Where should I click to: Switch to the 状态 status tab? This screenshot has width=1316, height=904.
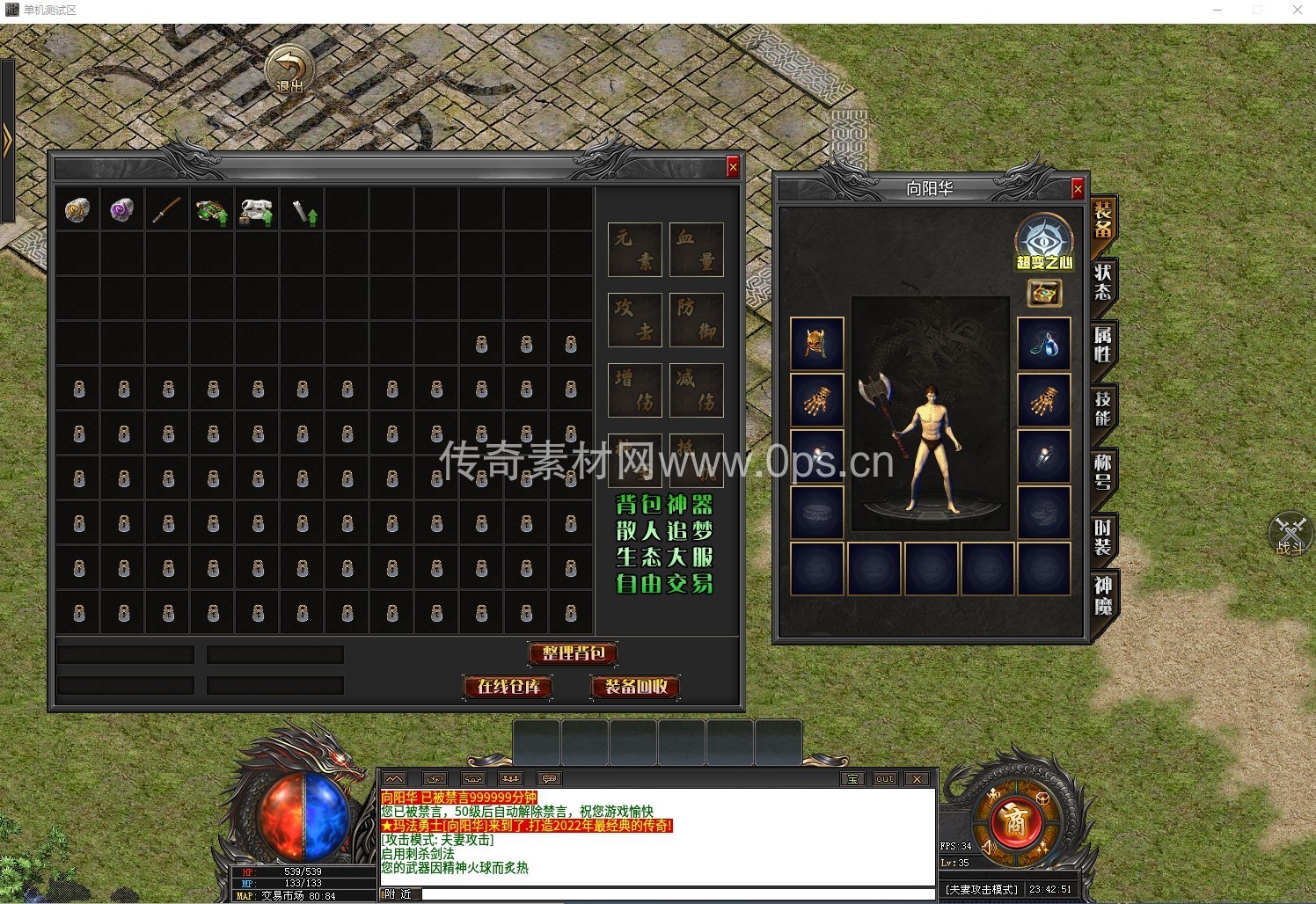click(x=1102, y=282)
